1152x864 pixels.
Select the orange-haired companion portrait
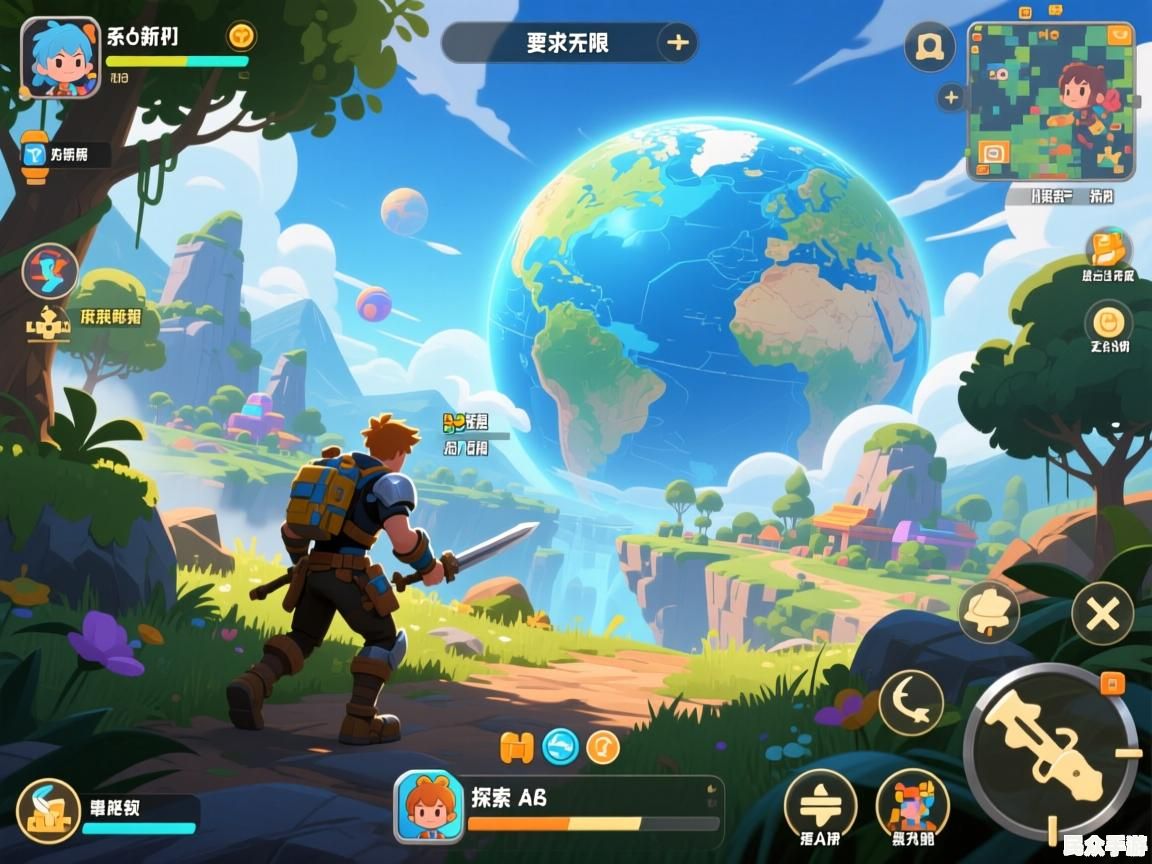(x=429, y=806)
